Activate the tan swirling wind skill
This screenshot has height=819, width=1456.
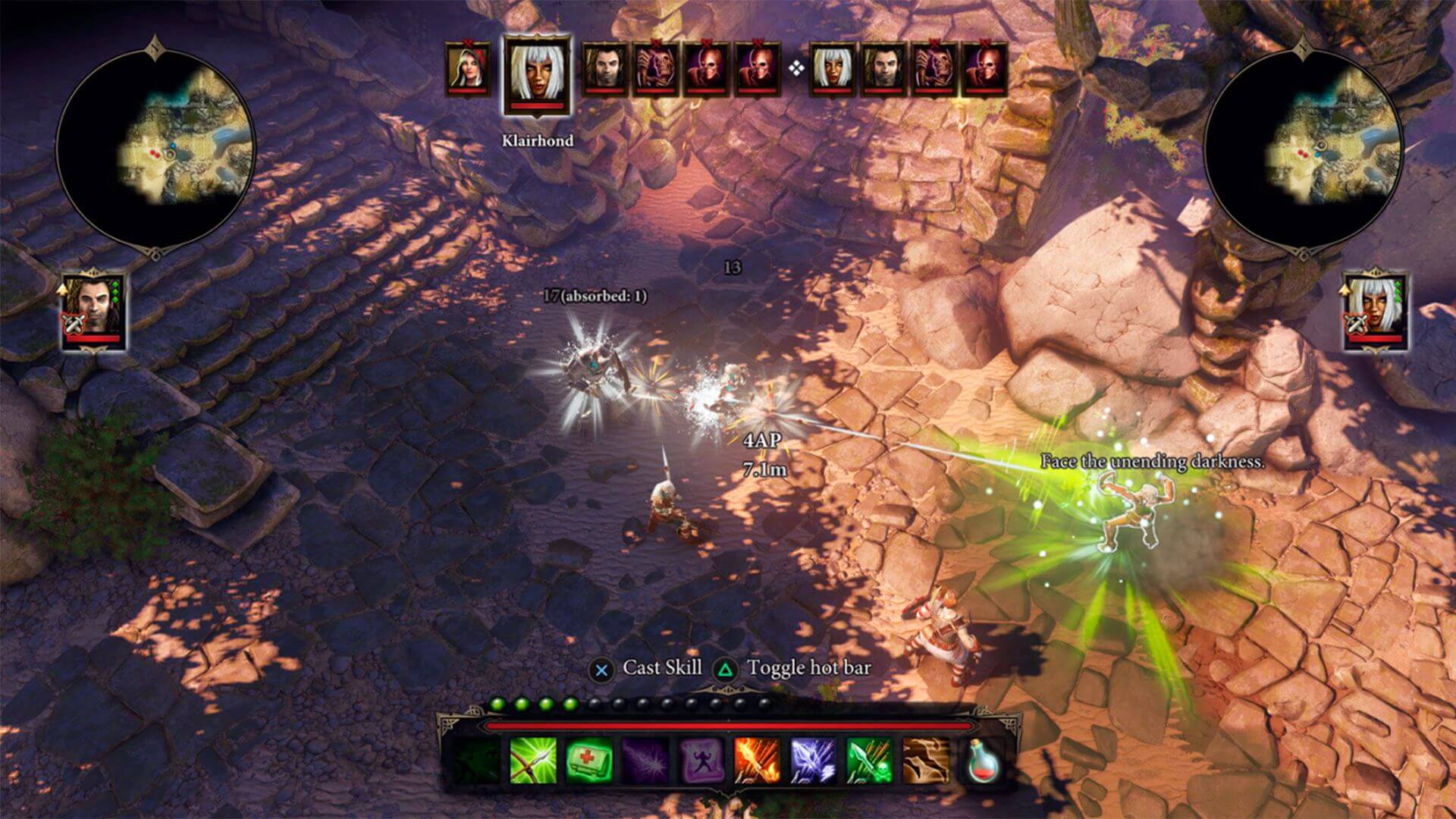(925, 760)
